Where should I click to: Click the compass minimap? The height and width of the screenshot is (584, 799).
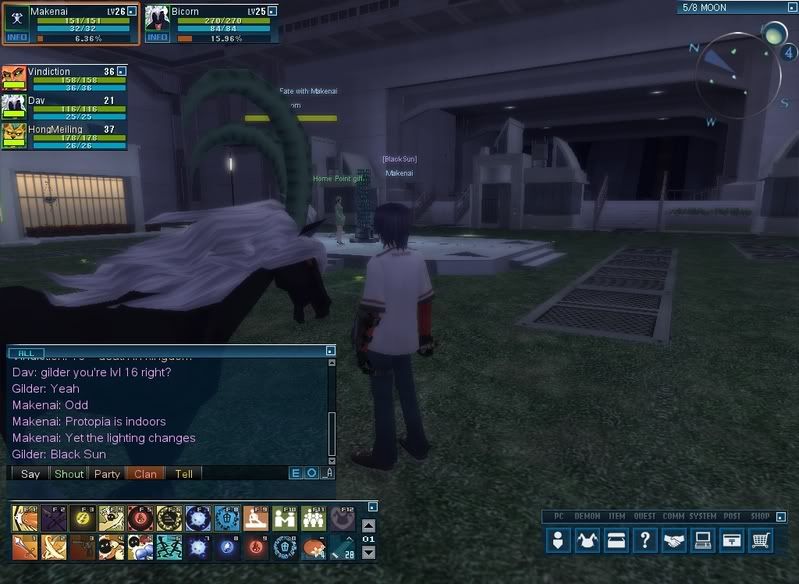(x=736, y=74)
